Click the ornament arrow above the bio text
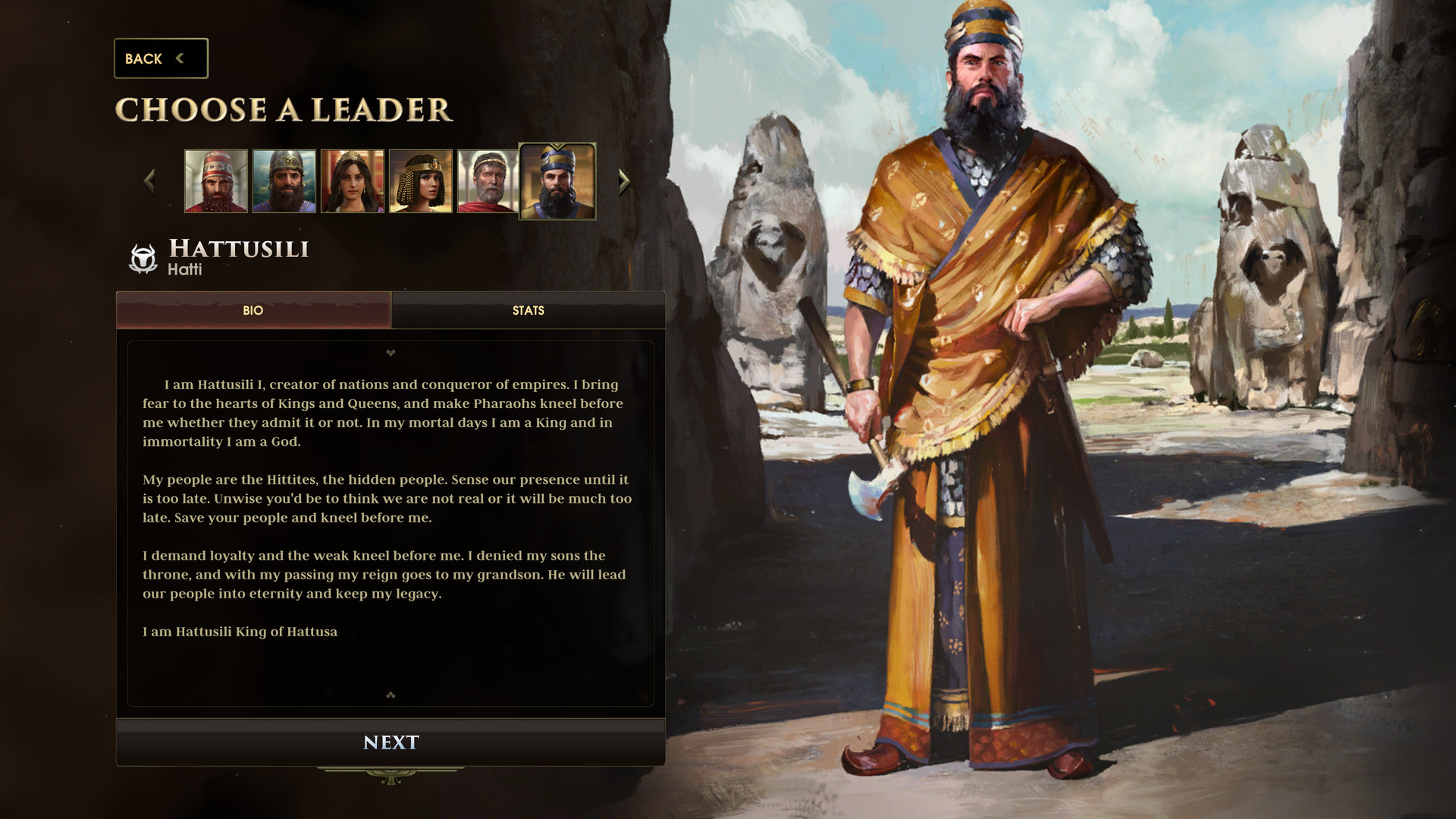The image size is (1456, 819). point(391,353)
